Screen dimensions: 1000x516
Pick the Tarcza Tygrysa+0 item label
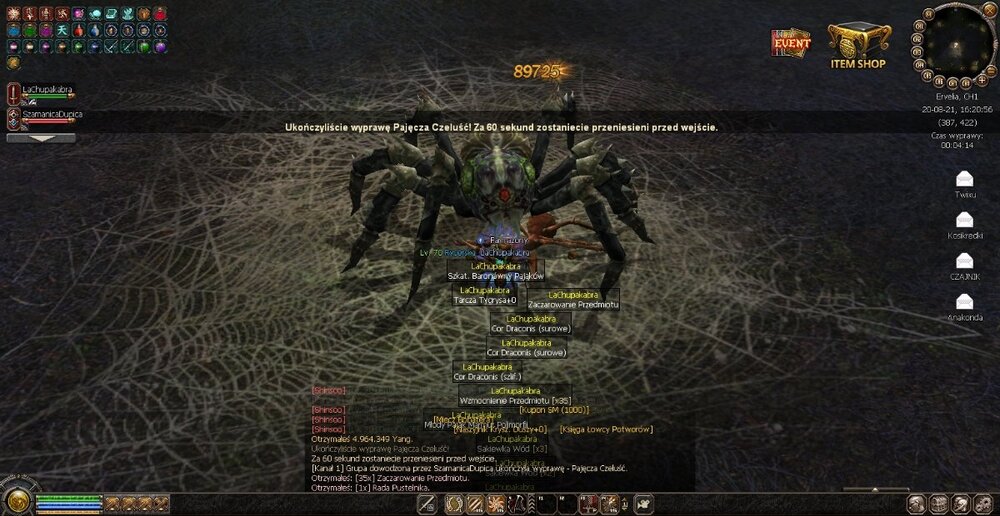(484, 300)
